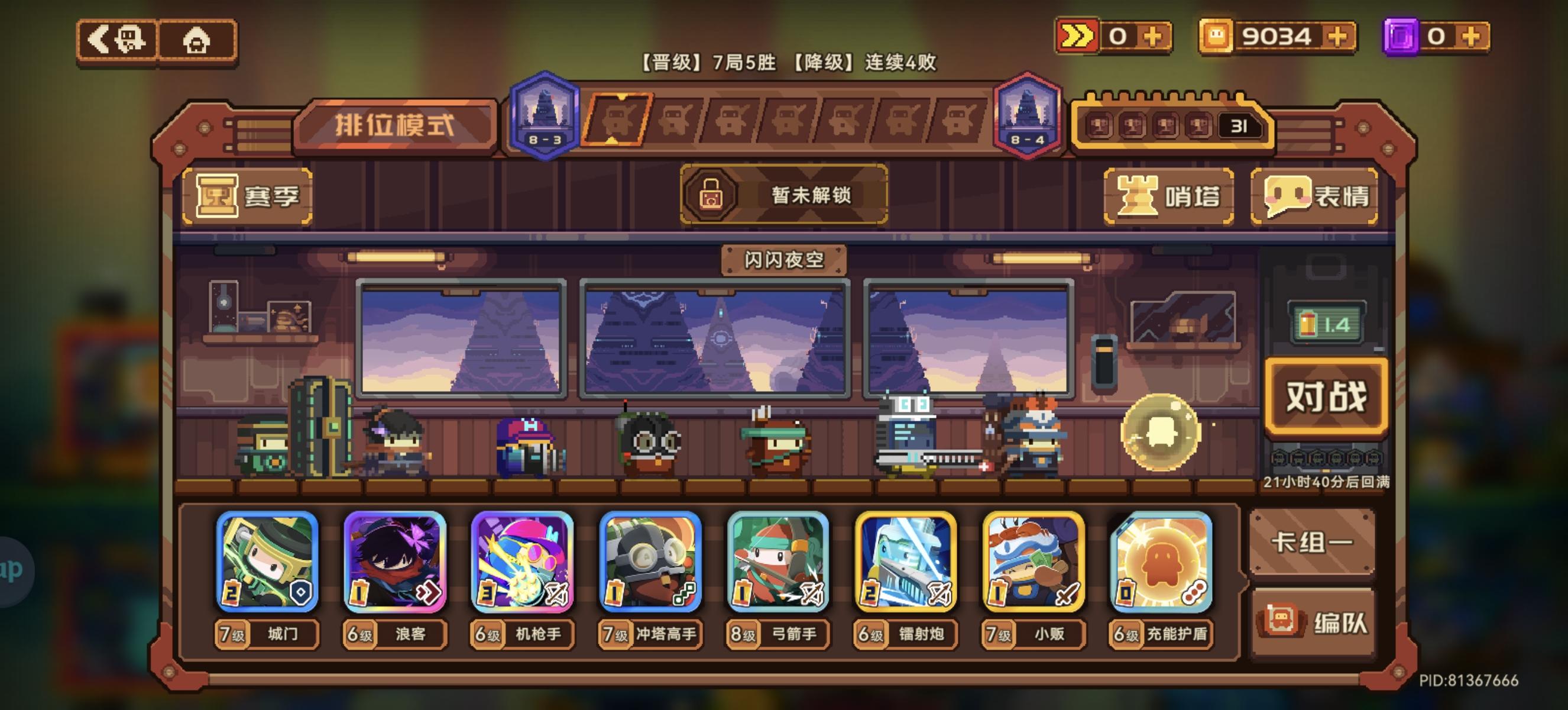Image resolution: width=1568 pixels, height=710 pixels.
Task: Open the 编队 team formation screen
Action: [x=1313, y=621]
